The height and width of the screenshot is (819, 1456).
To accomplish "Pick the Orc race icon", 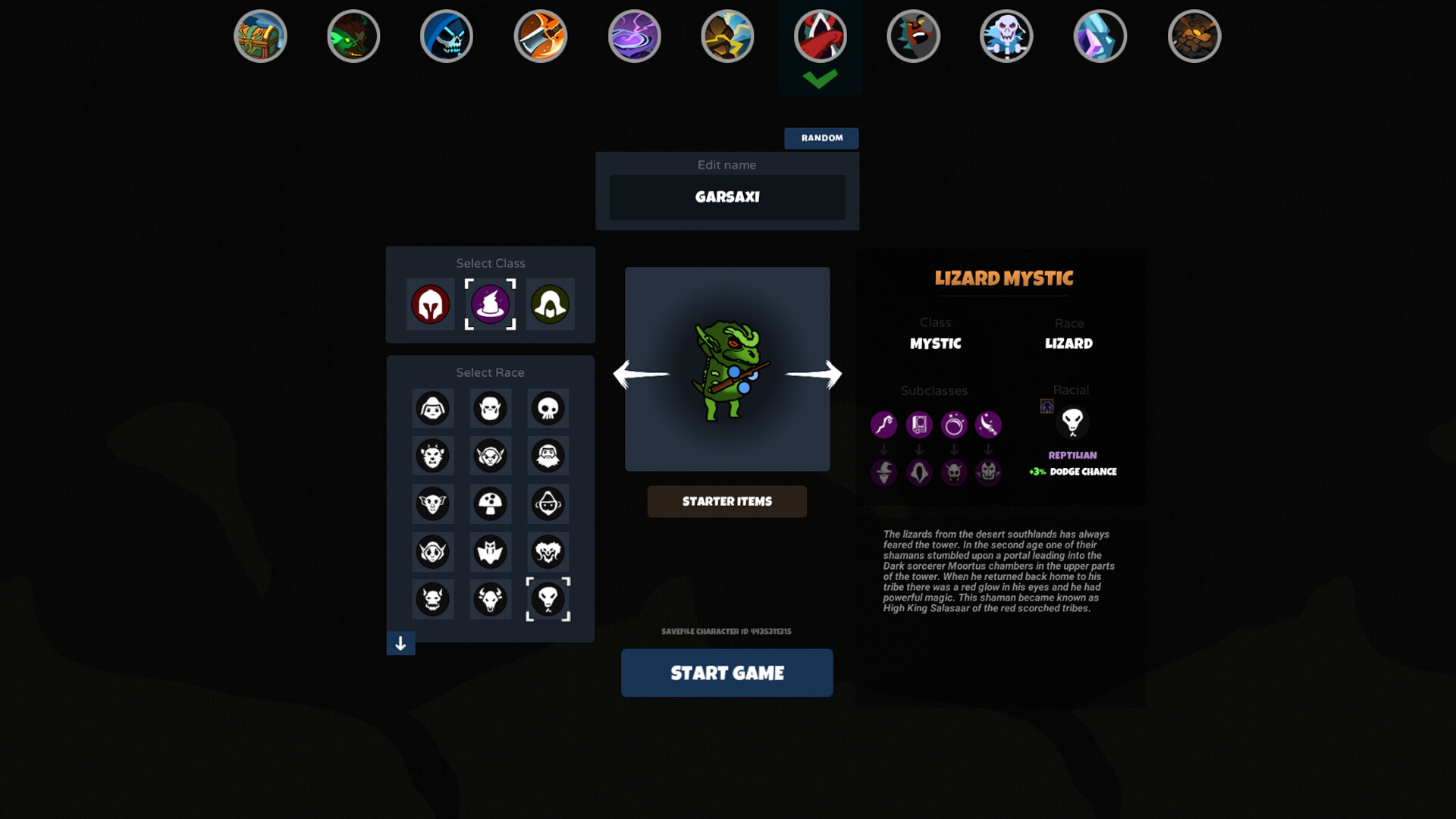I will point(491,408).
